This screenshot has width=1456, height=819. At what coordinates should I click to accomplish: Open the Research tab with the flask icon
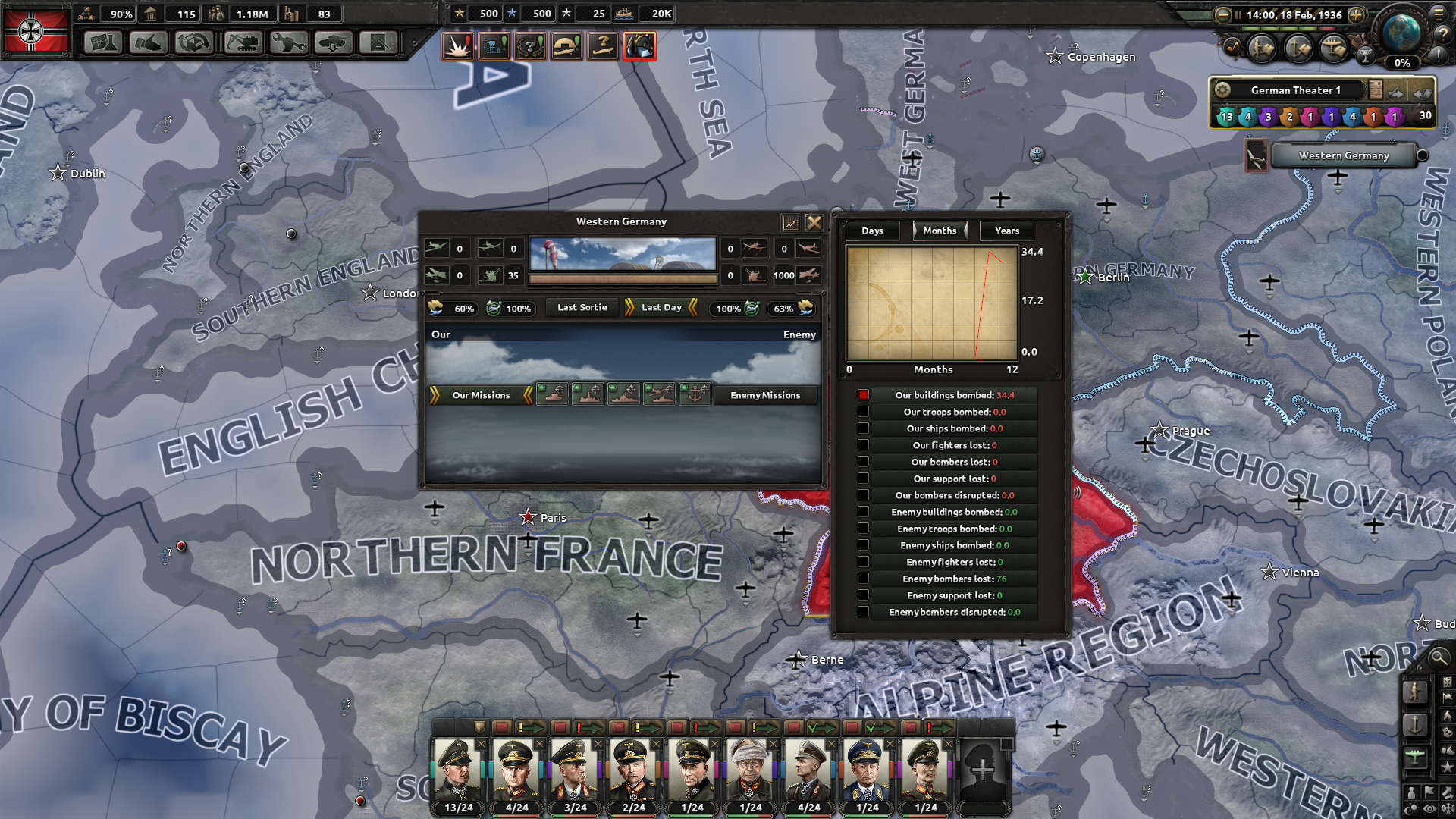tap(102, 43)
